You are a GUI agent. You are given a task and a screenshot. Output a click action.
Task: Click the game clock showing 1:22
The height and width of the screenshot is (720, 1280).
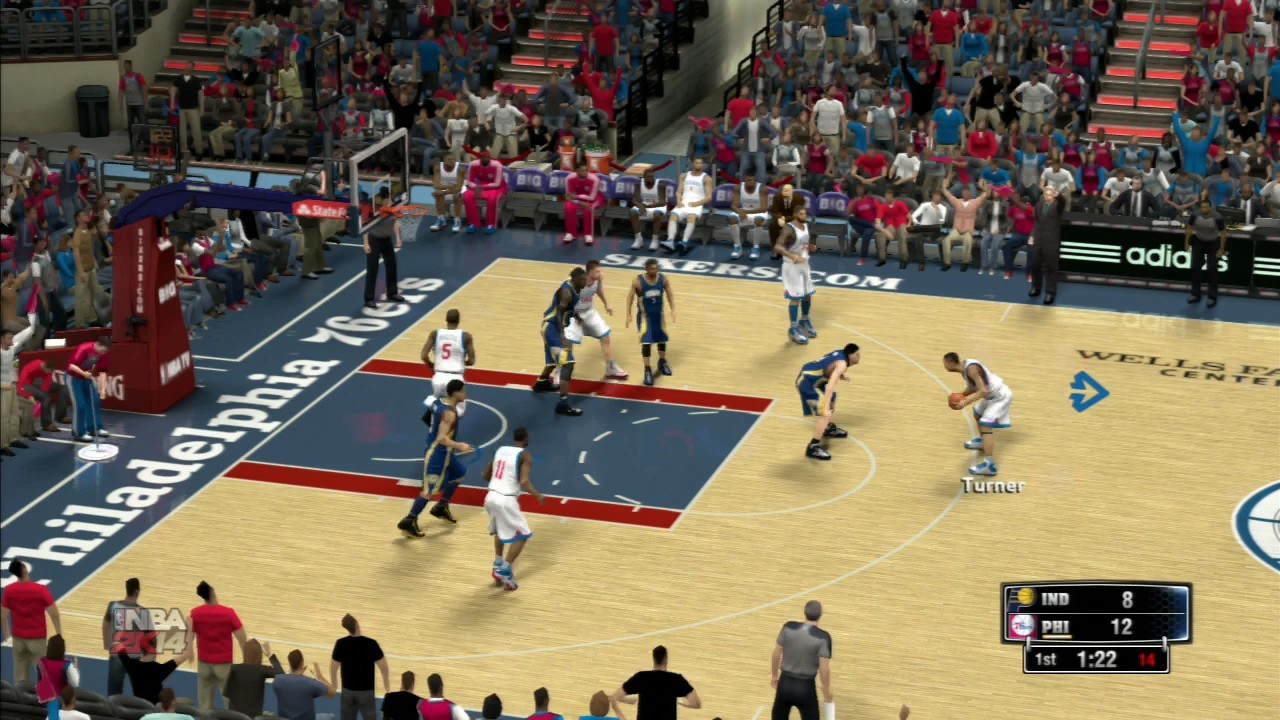coord(1096,659)
